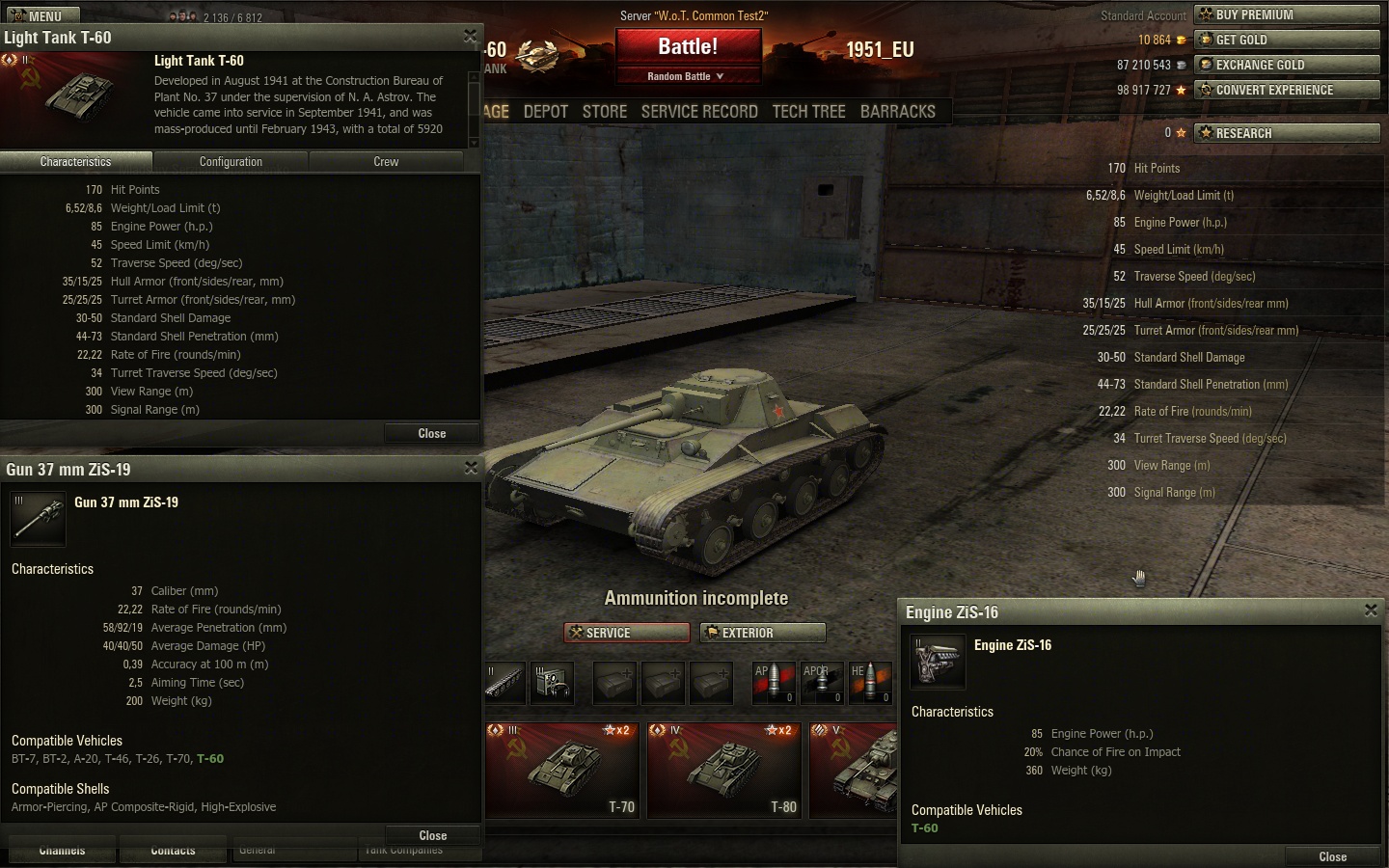Viewport: 1389px width, 868px height.
Task: Open the Service button under the tank
Action: click(626, 633)
